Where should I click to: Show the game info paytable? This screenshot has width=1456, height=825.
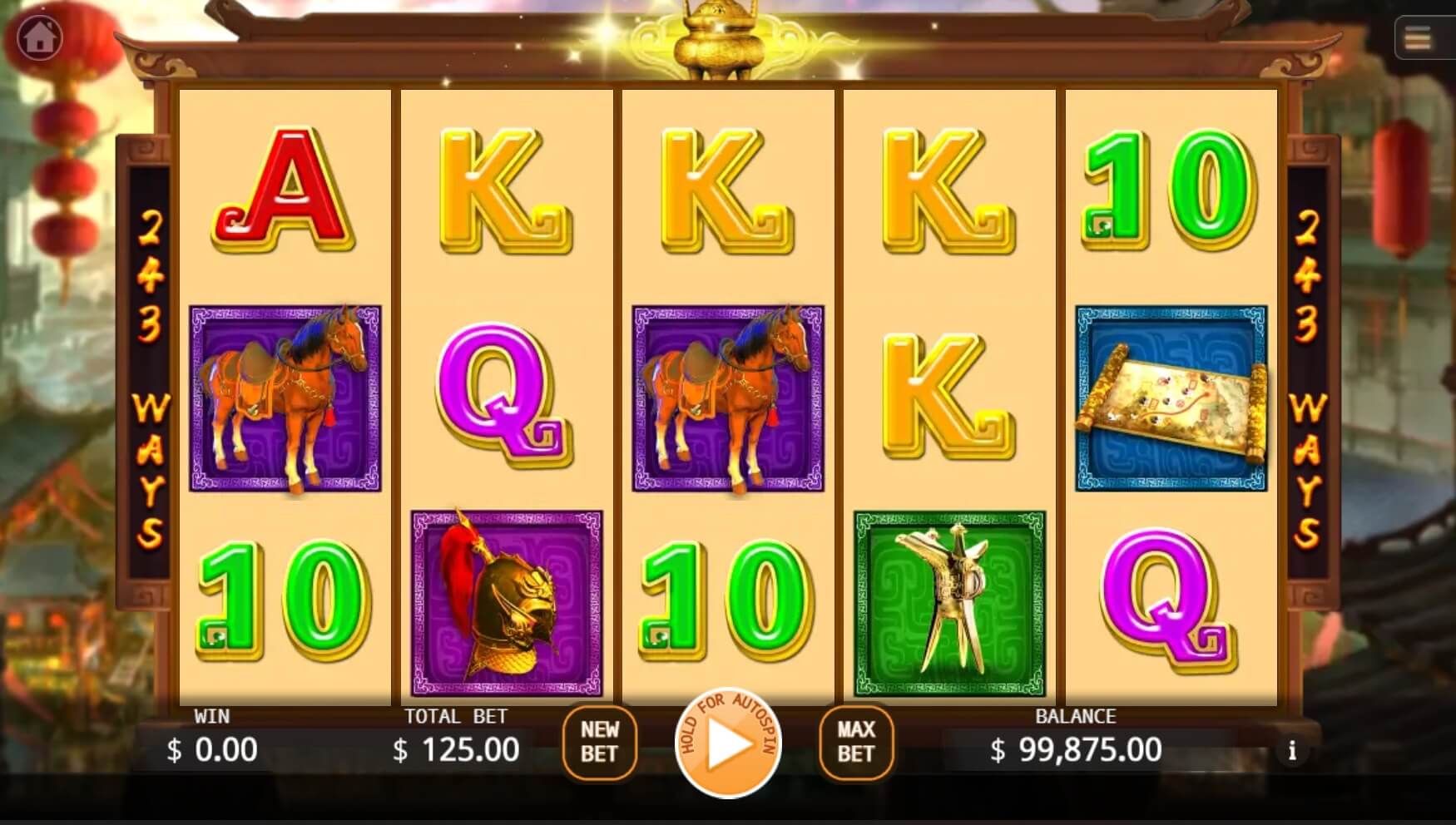(1291, 751)
